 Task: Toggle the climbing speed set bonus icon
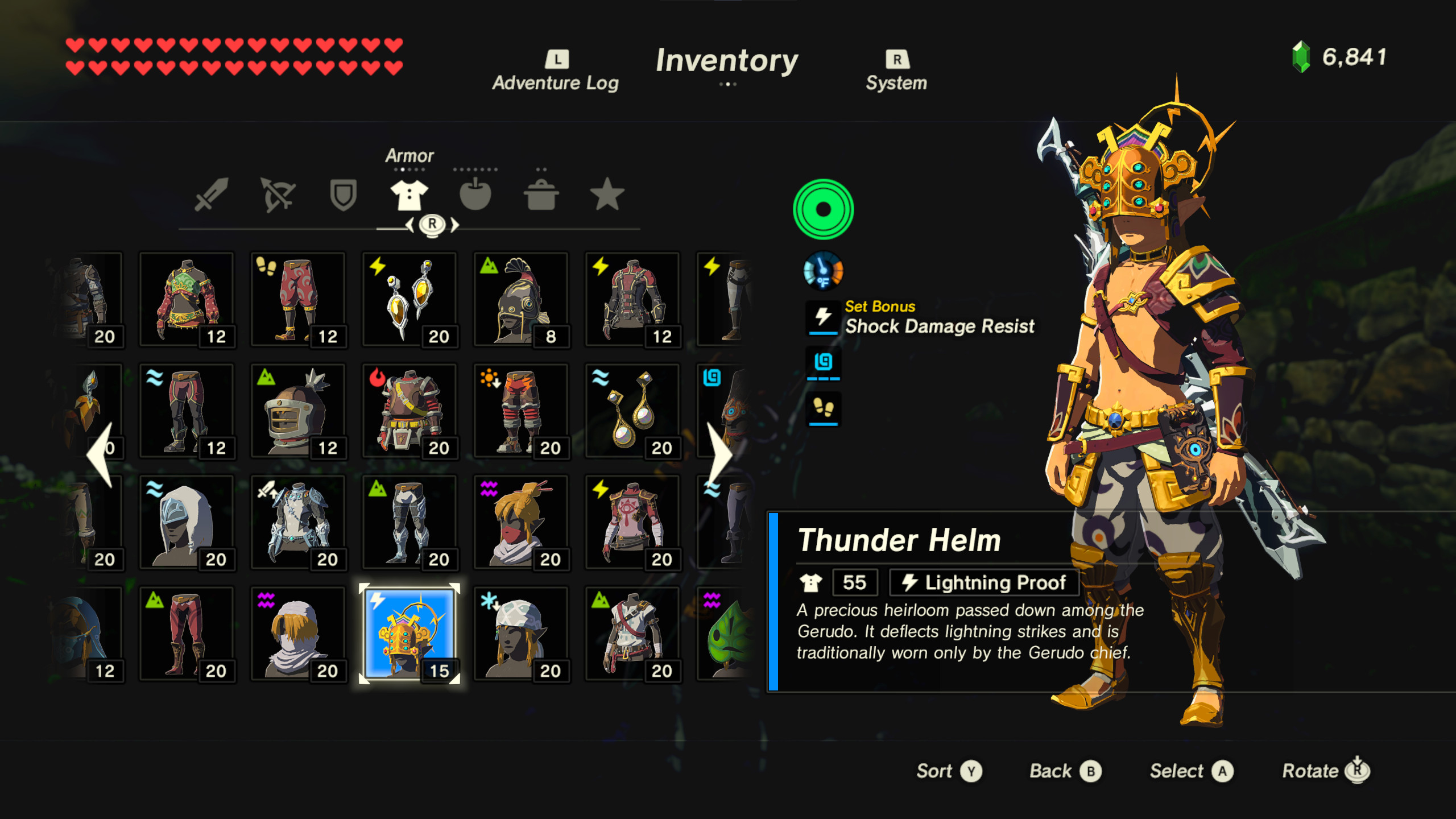tap(823, 363)
